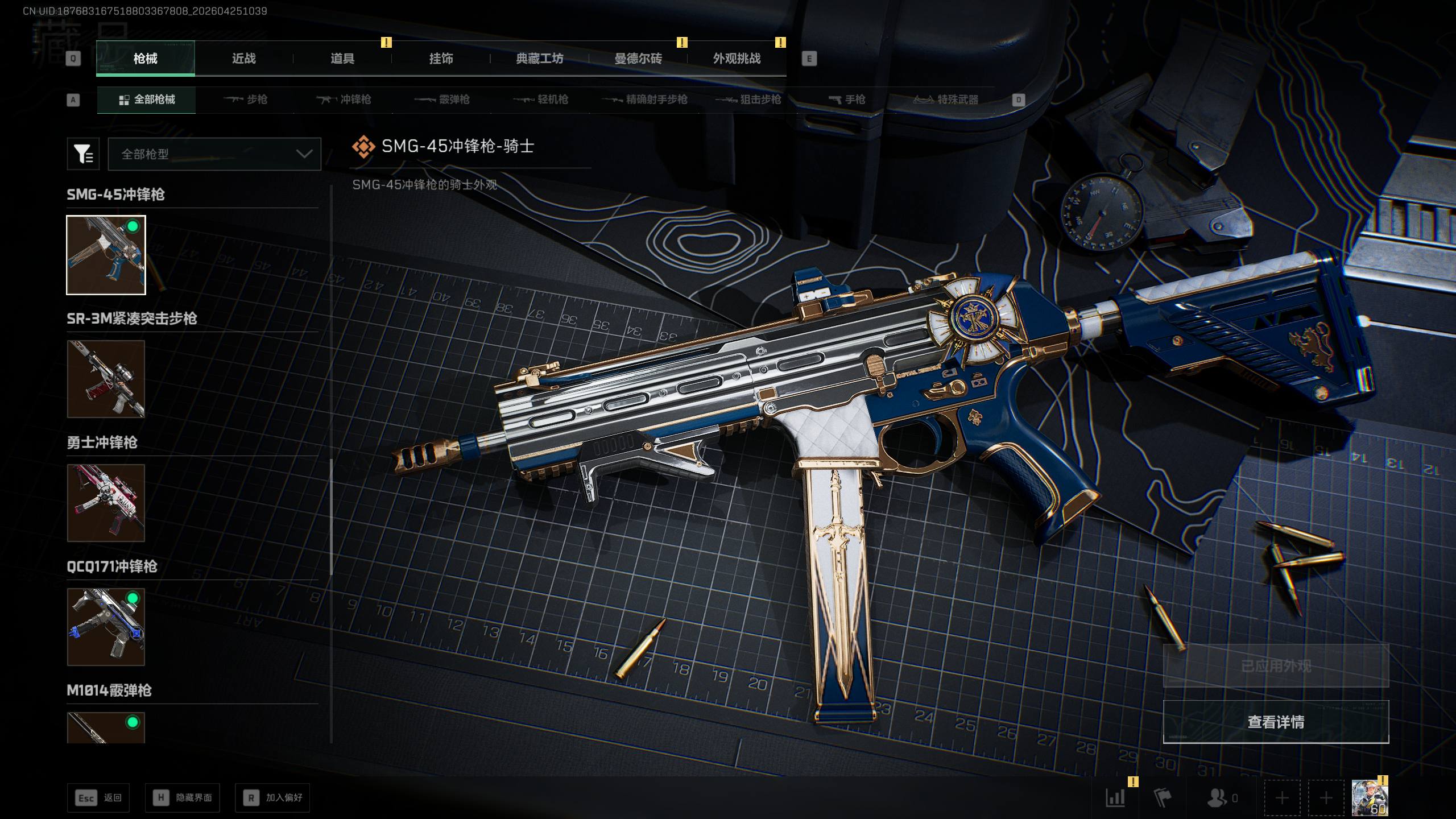Screen dimensions: 1456x819
Task: Filter by 狙击步枪 sniper rifles
Action: [748, 100]
